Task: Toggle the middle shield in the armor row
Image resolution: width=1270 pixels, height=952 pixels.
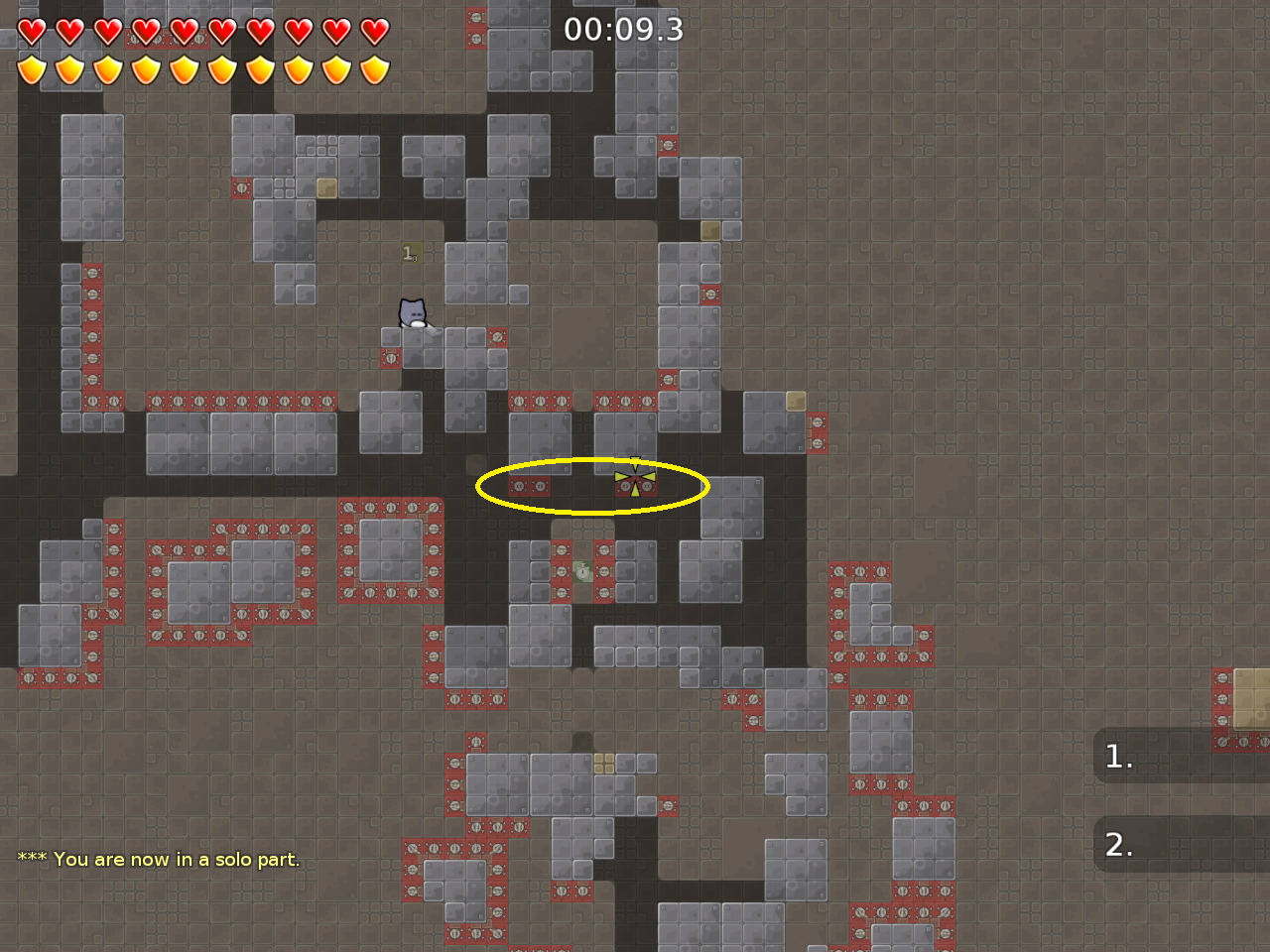Action: [184, 69]
